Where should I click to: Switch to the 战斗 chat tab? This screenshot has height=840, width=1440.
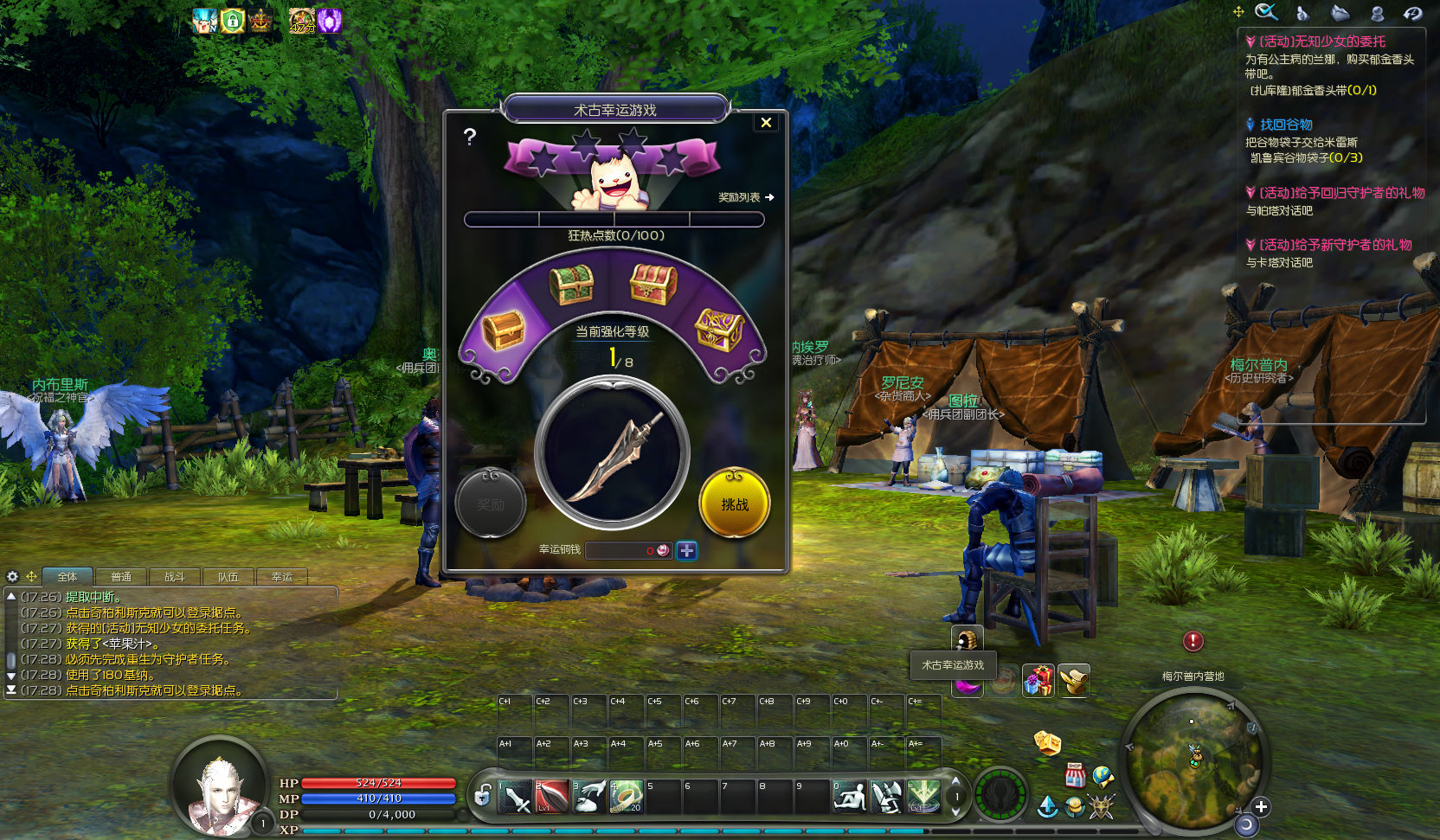174,577
